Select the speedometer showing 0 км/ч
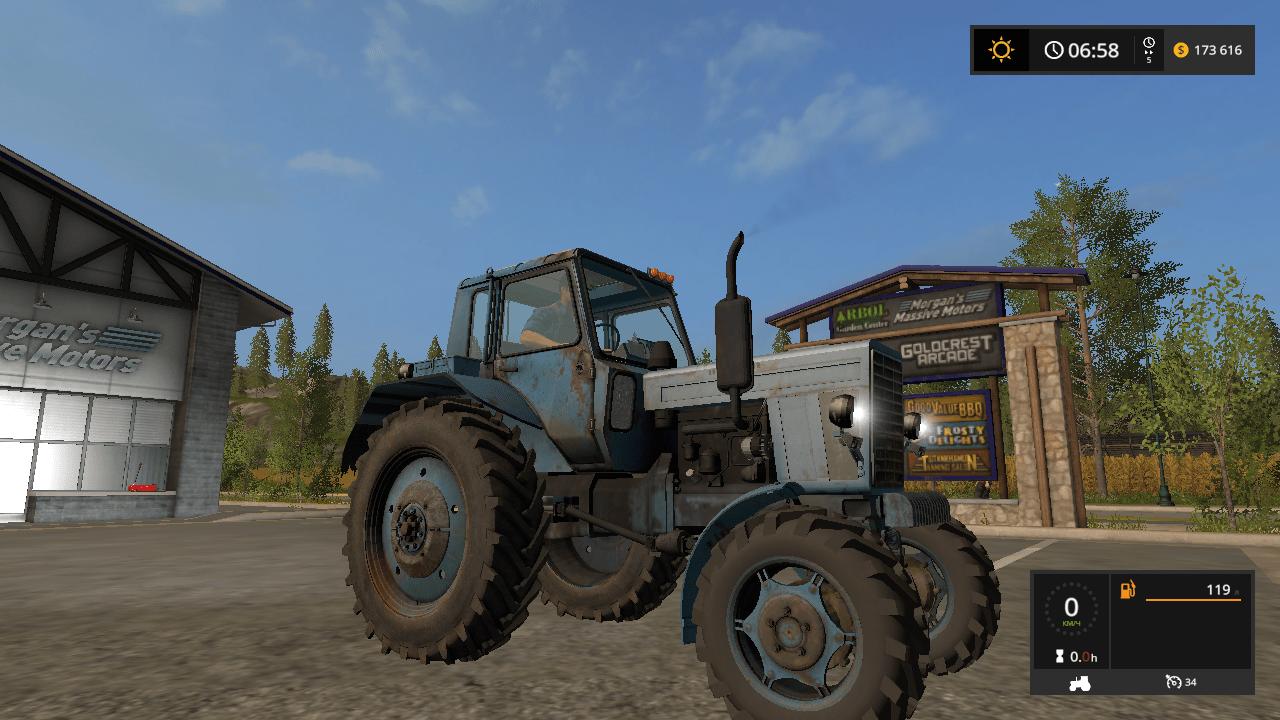The image size is (1280, 720). (x=1072, y=610)
